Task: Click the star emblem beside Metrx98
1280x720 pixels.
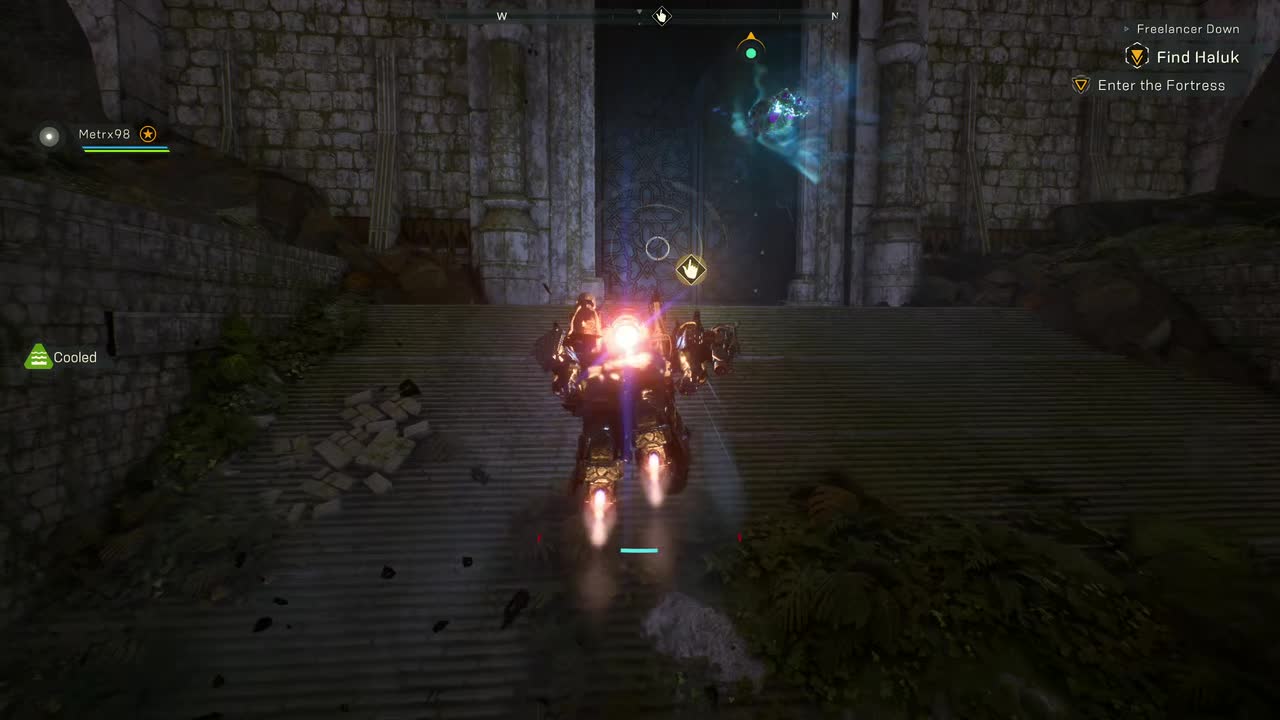Action: point(148,133)
